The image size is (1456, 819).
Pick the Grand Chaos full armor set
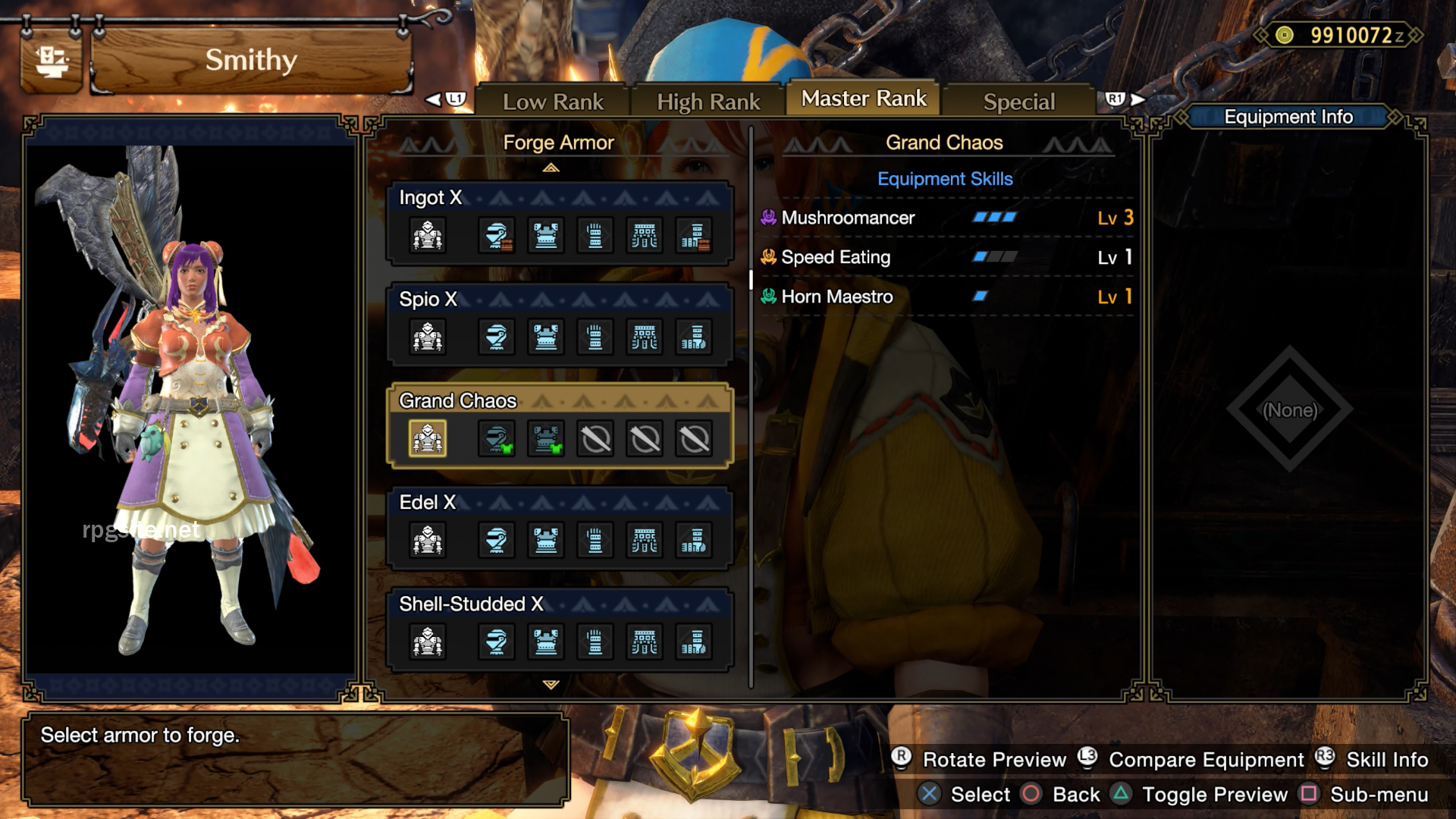click(427, 438)
